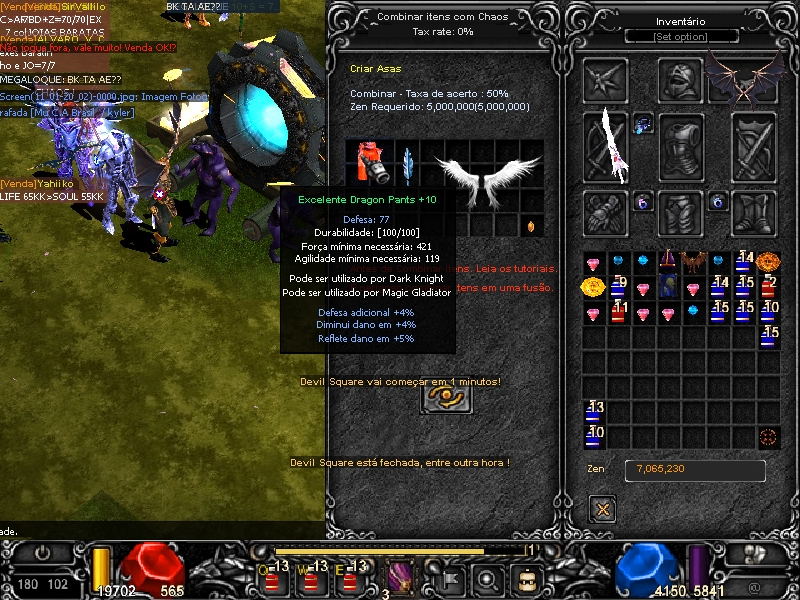Open the character face icon on bottom bar
This screenshot has height=600, width=800.
point(525,578)
